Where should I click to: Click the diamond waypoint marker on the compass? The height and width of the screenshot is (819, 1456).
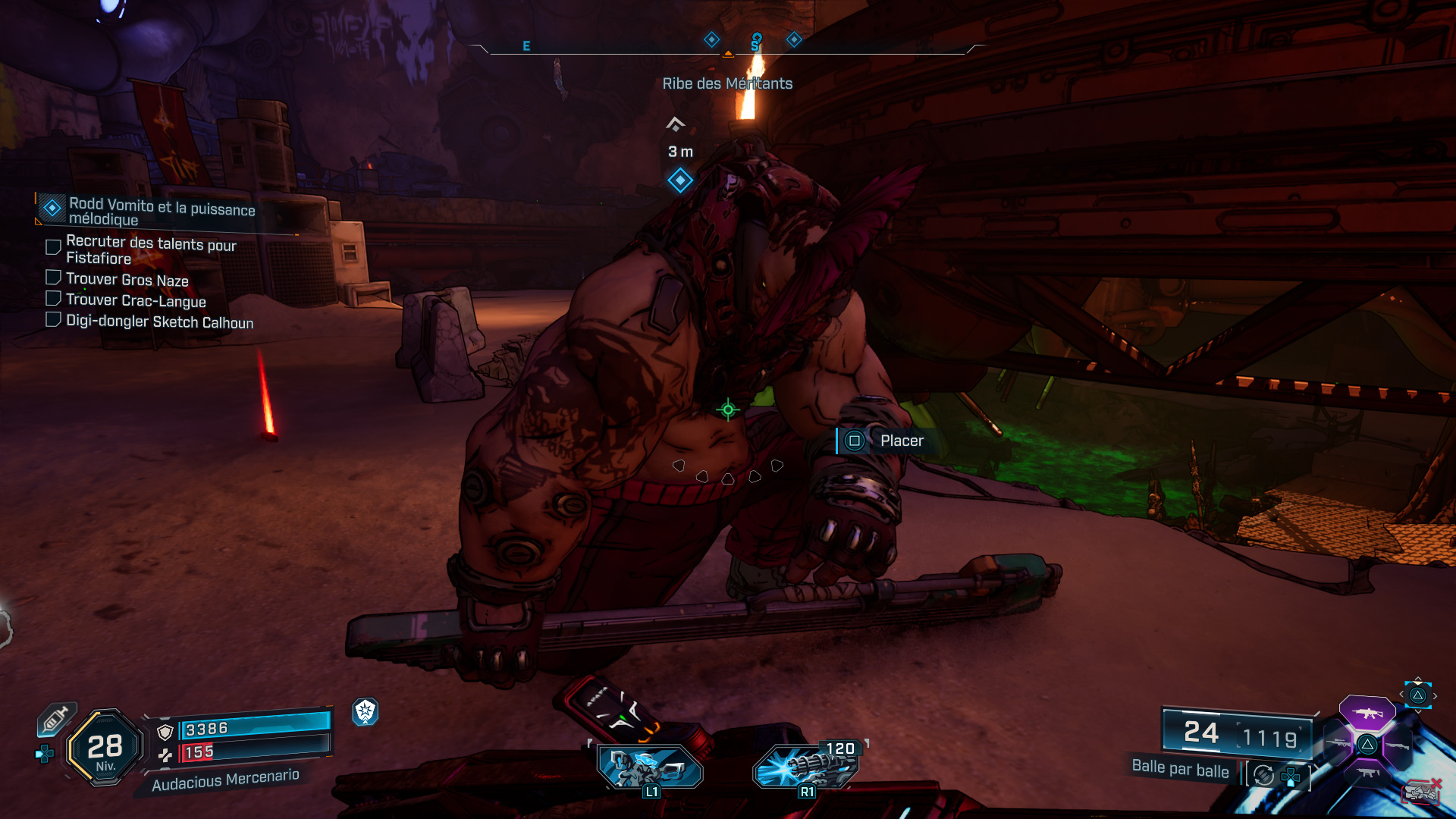[x=711, y=39]
